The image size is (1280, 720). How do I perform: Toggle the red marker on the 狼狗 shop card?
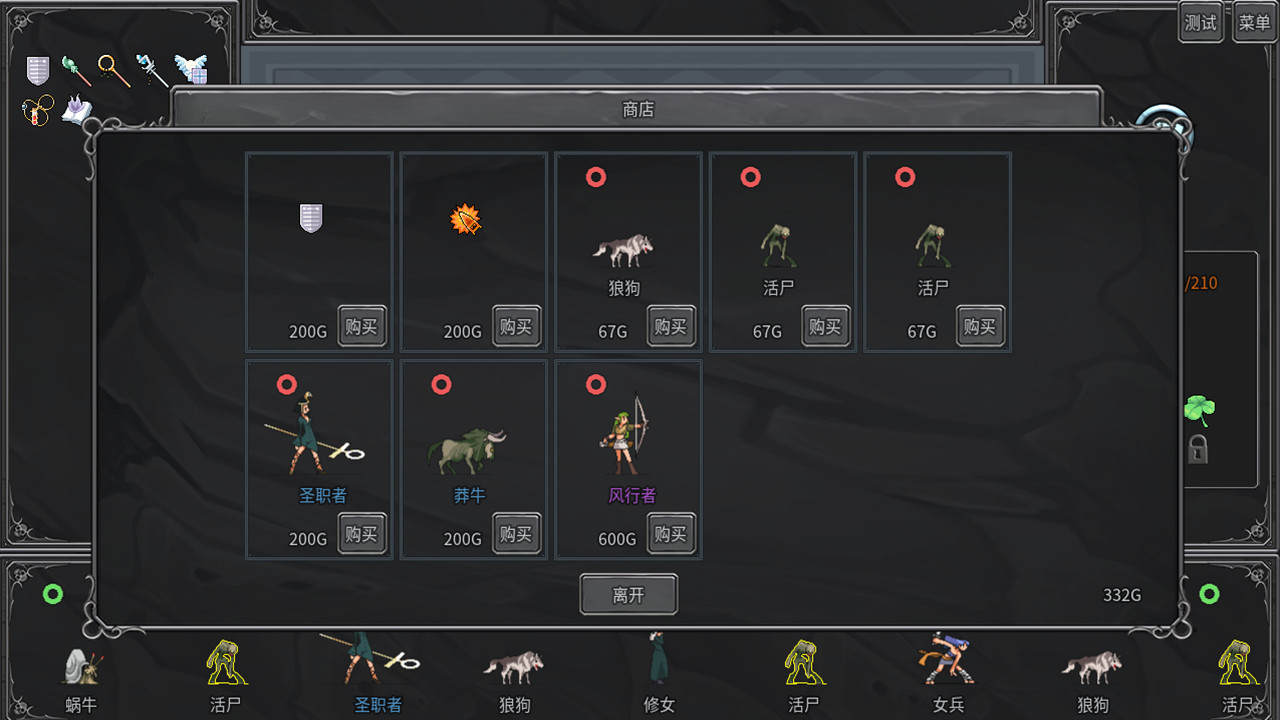coord(597,176)
